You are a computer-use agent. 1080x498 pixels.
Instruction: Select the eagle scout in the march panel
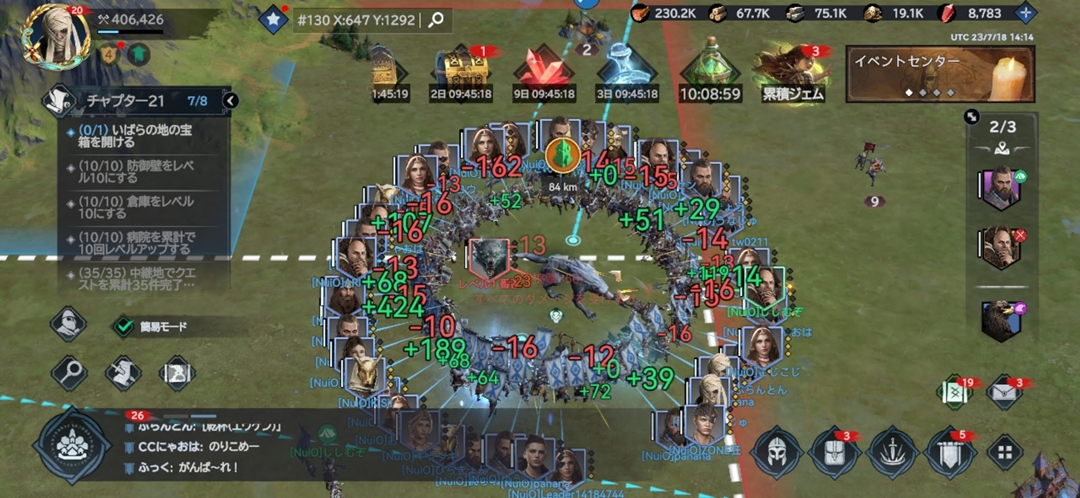coord(1000,319)
